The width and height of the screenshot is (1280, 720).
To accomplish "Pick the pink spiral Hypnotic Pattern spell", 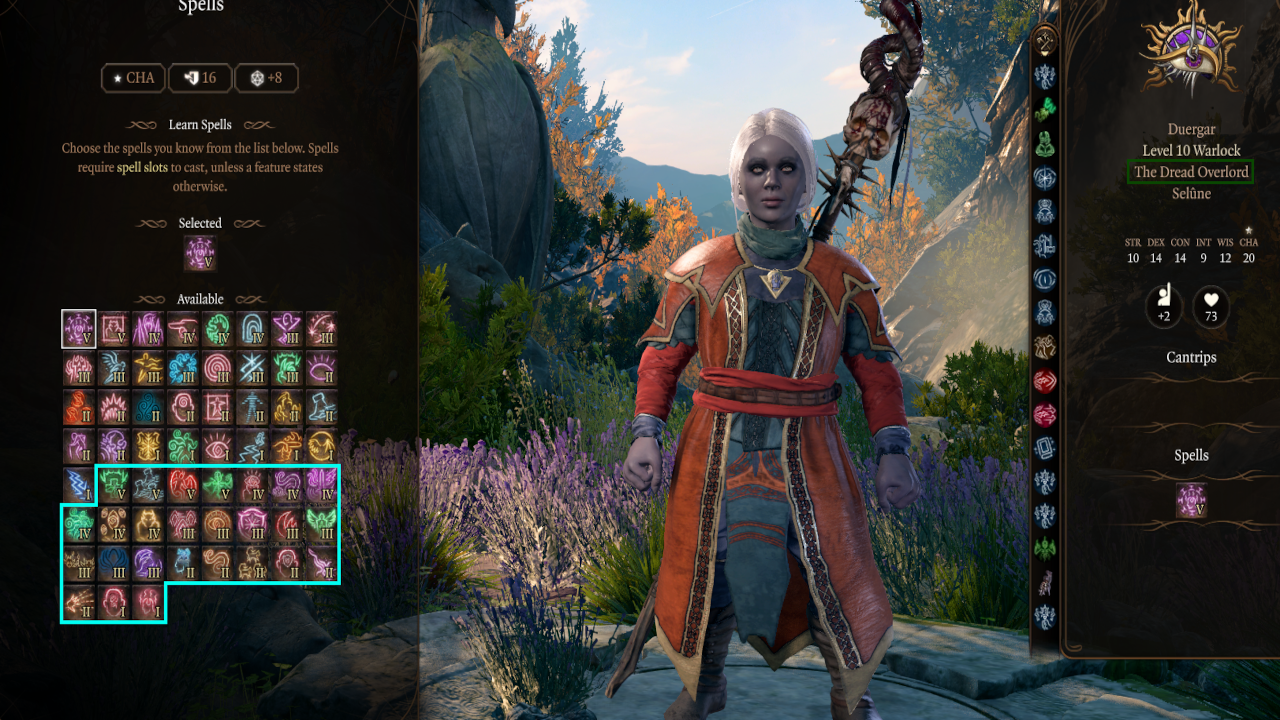I will 219,368.
